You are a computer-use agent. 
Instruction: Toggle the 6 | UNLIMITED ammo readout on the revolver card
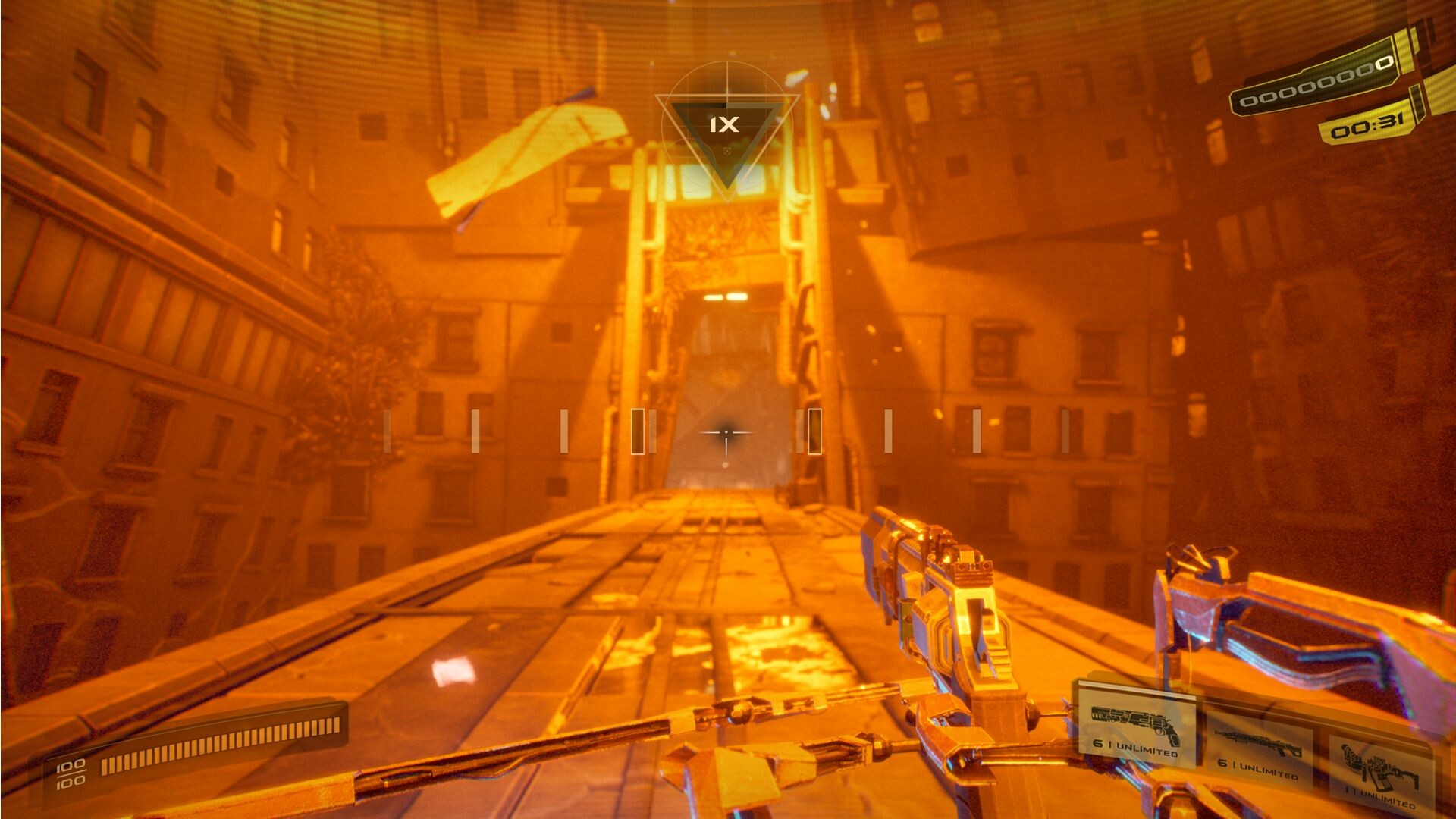click(x=1136, y=748)
